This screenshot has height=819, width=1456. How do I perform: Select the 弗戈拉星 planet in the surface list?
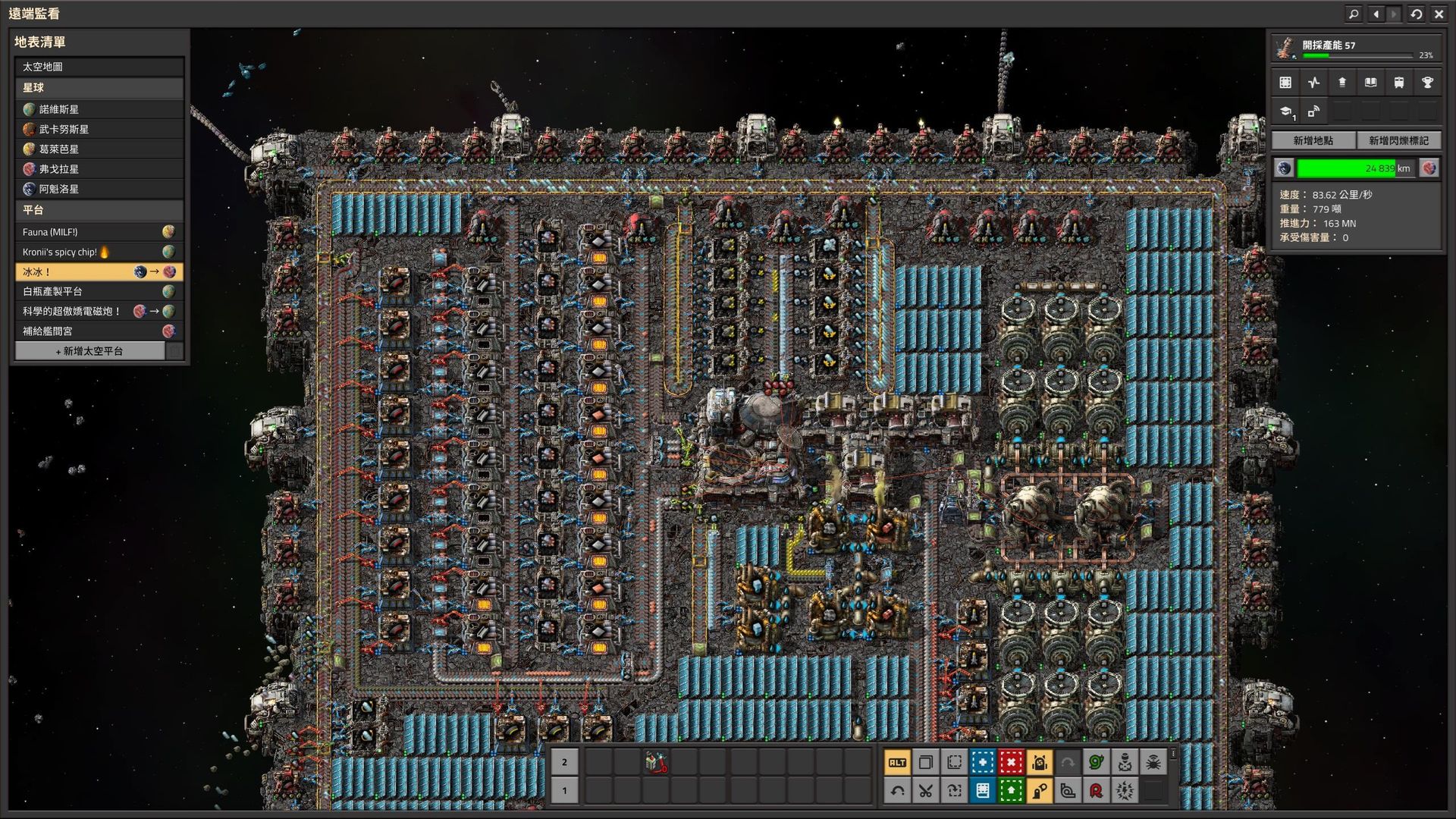point(99,168)
